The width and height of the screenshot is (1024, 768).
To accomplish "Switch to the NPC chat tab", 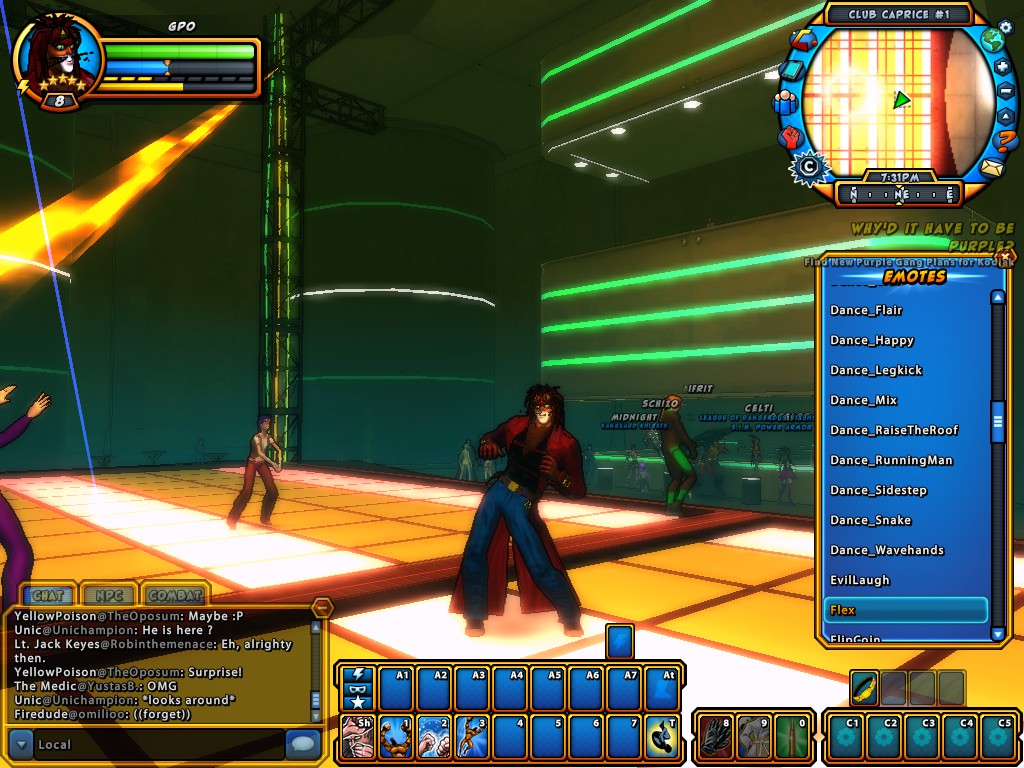I will click(x=109, y=596).
